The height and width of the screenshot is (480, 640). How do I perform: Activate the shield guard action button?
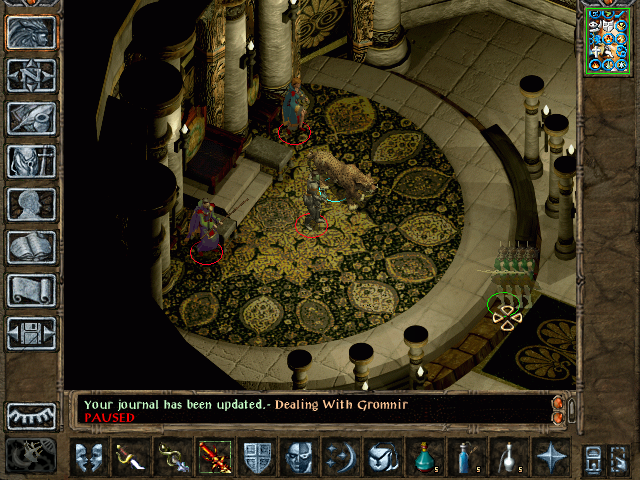[x=257, y=457]
